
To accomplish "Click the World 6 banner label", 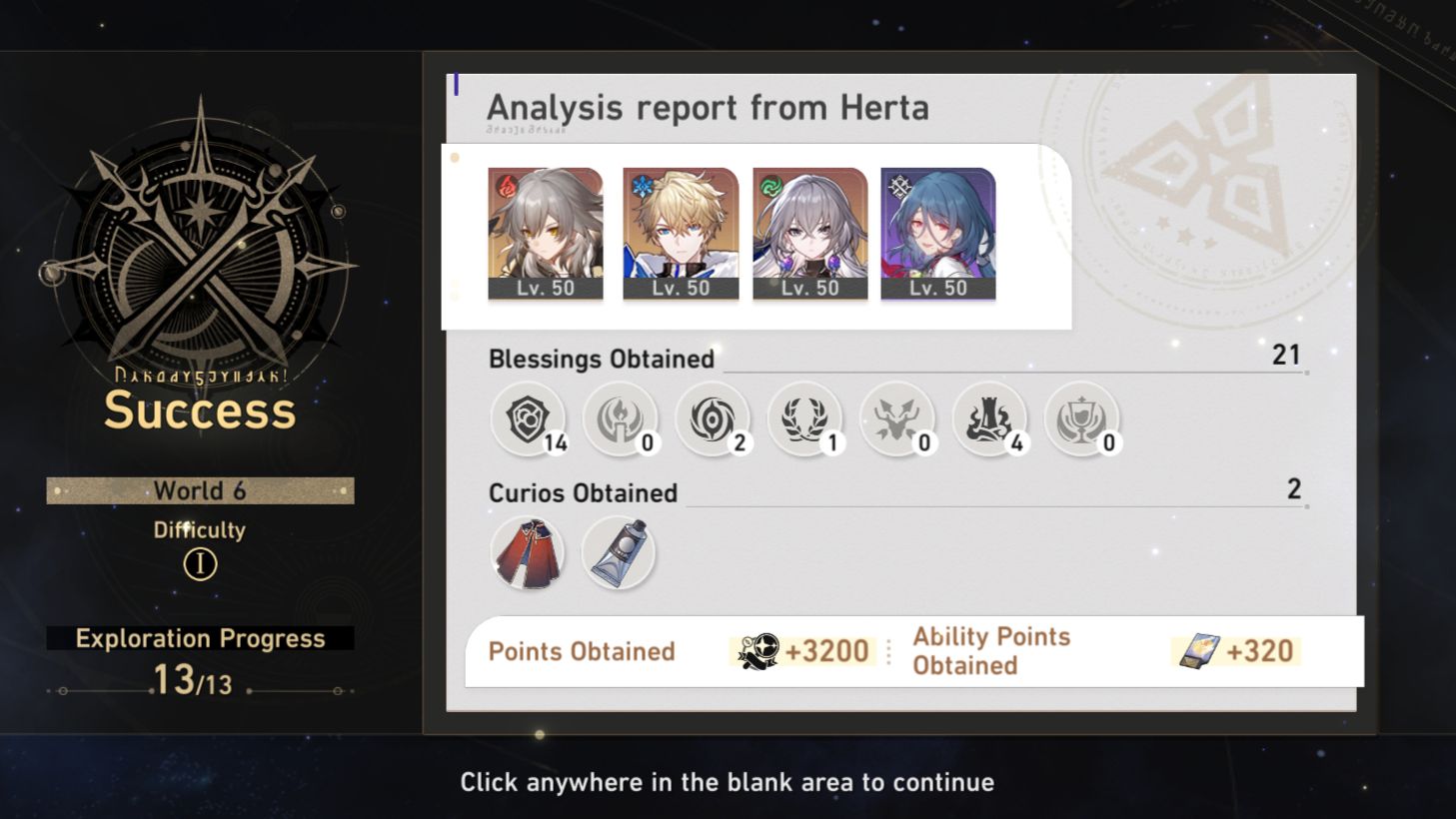I will [199, 490].
